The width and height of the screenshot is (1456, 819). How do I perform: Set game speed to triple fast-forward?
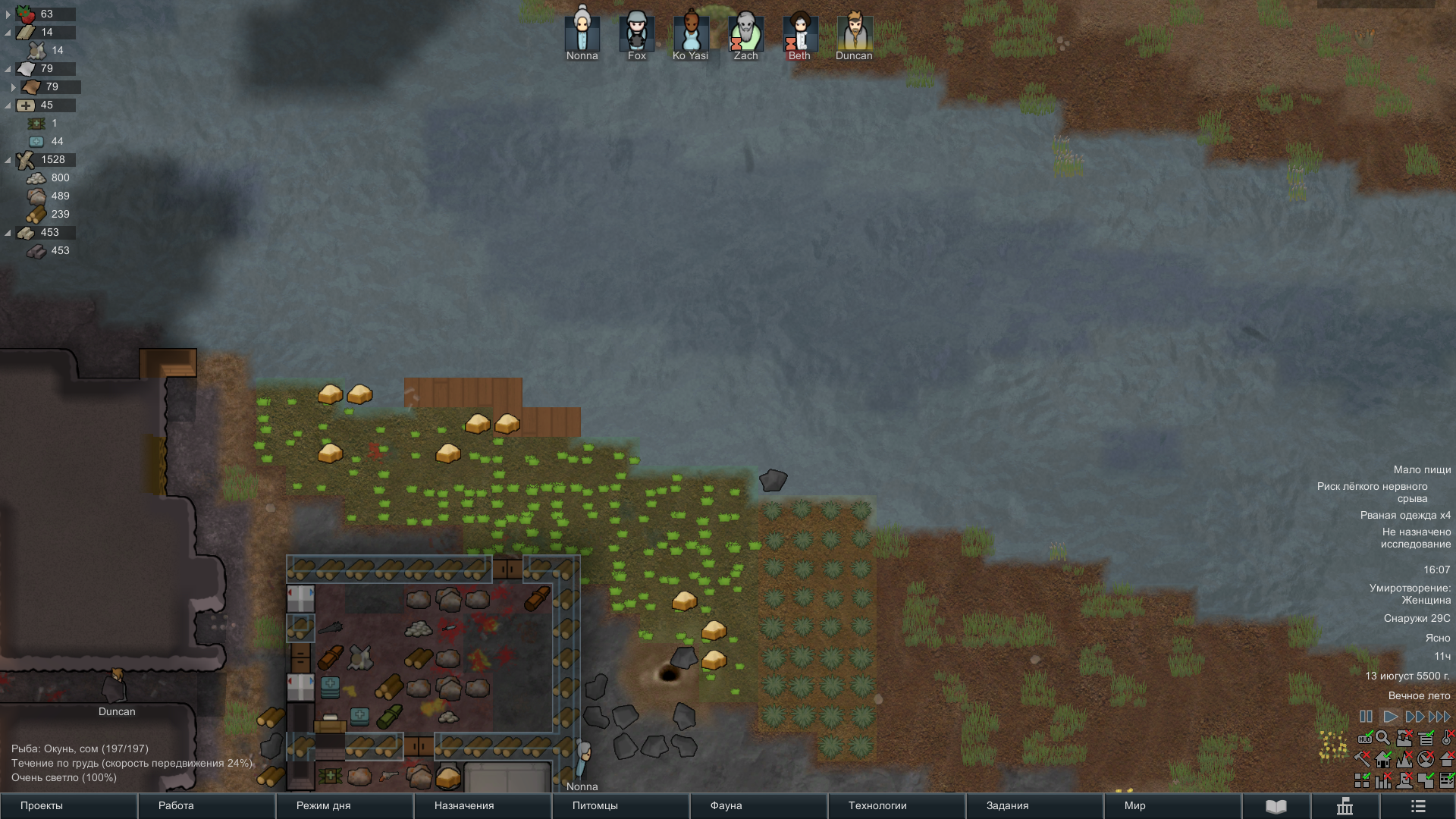pos(1439,717)
